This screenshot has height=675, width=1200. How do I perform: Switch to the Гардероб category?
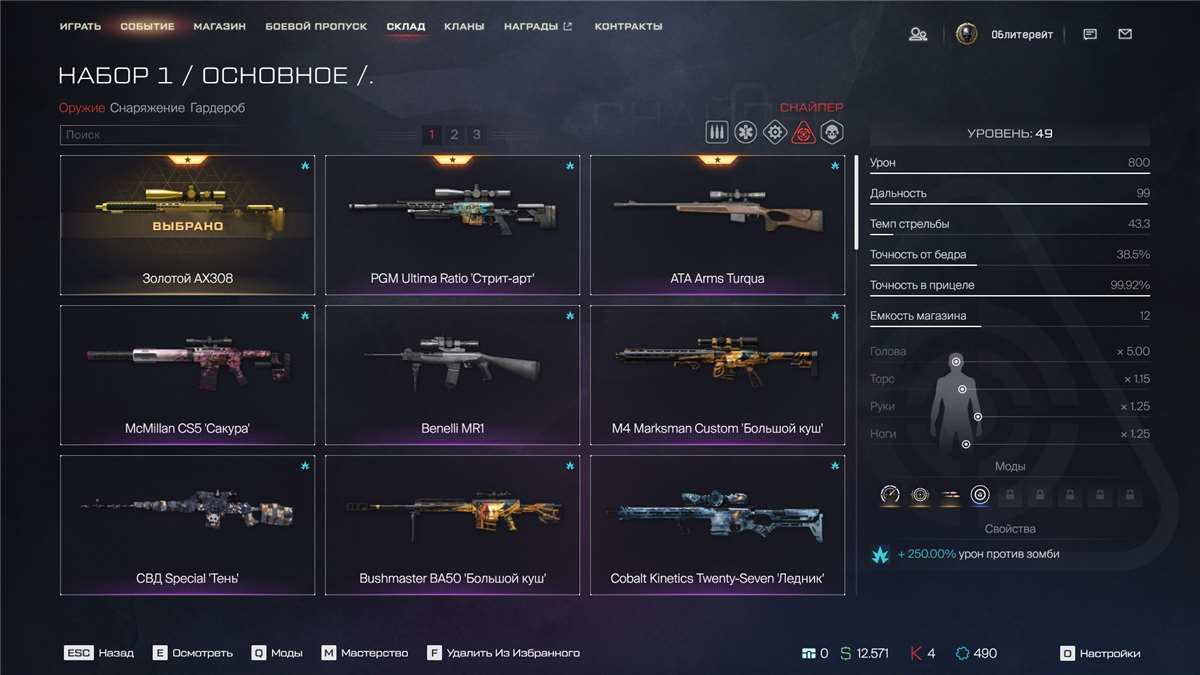pos(217,108)
